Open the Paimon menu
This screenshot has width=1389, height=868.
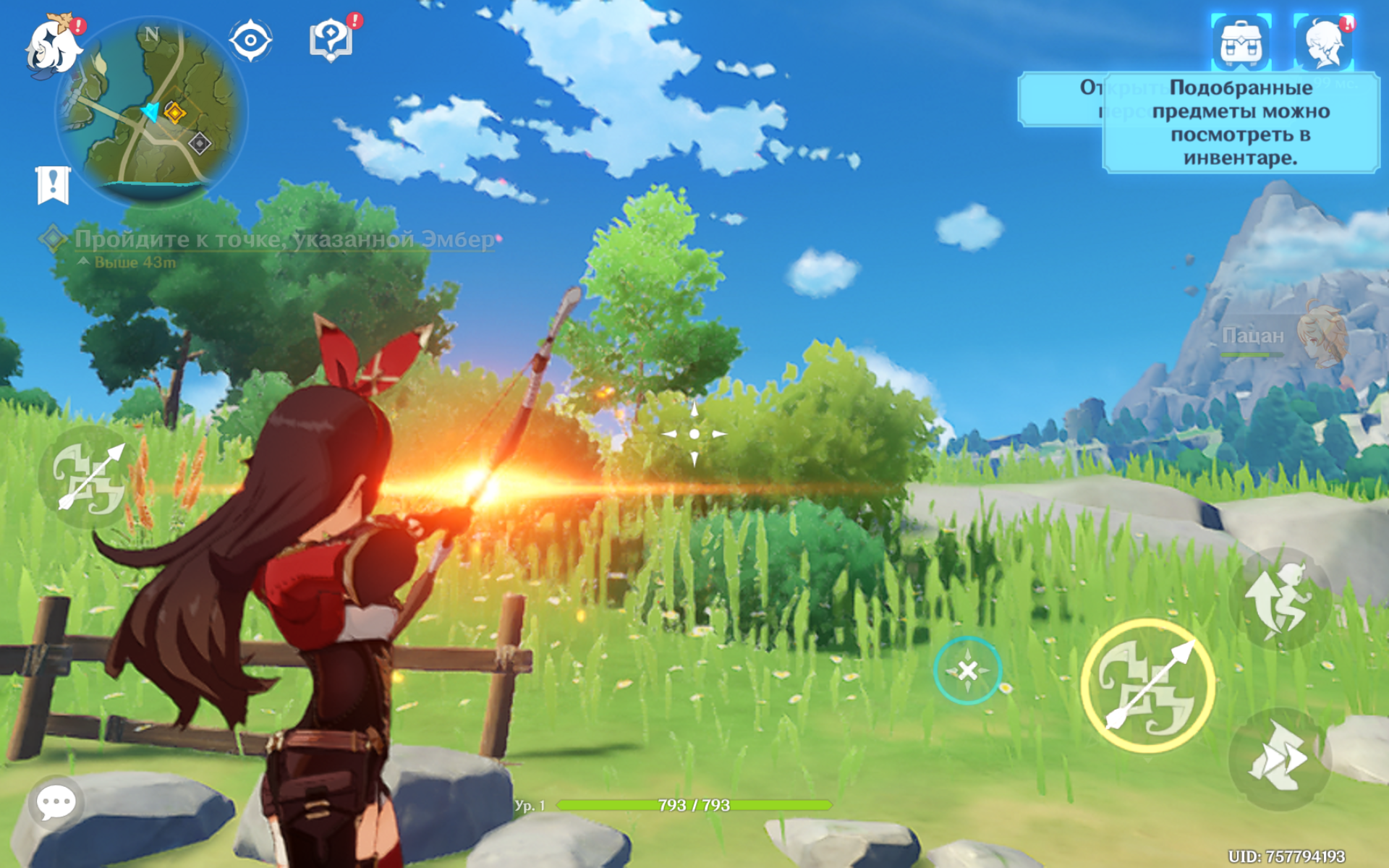[52, 46]
